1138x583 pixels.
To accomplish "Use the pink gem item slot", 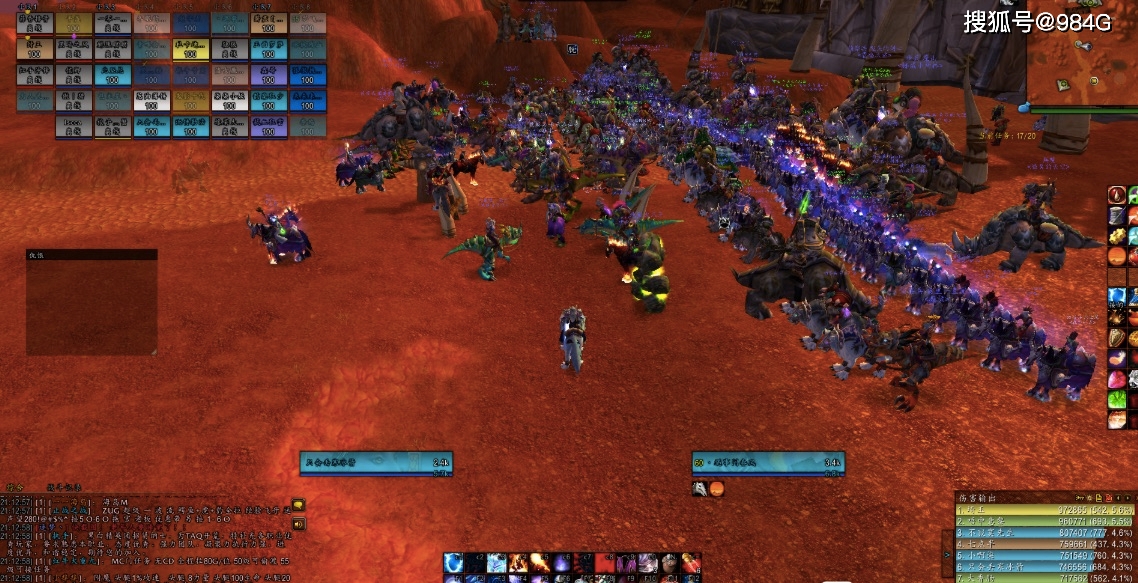I will click(1117, 380).
